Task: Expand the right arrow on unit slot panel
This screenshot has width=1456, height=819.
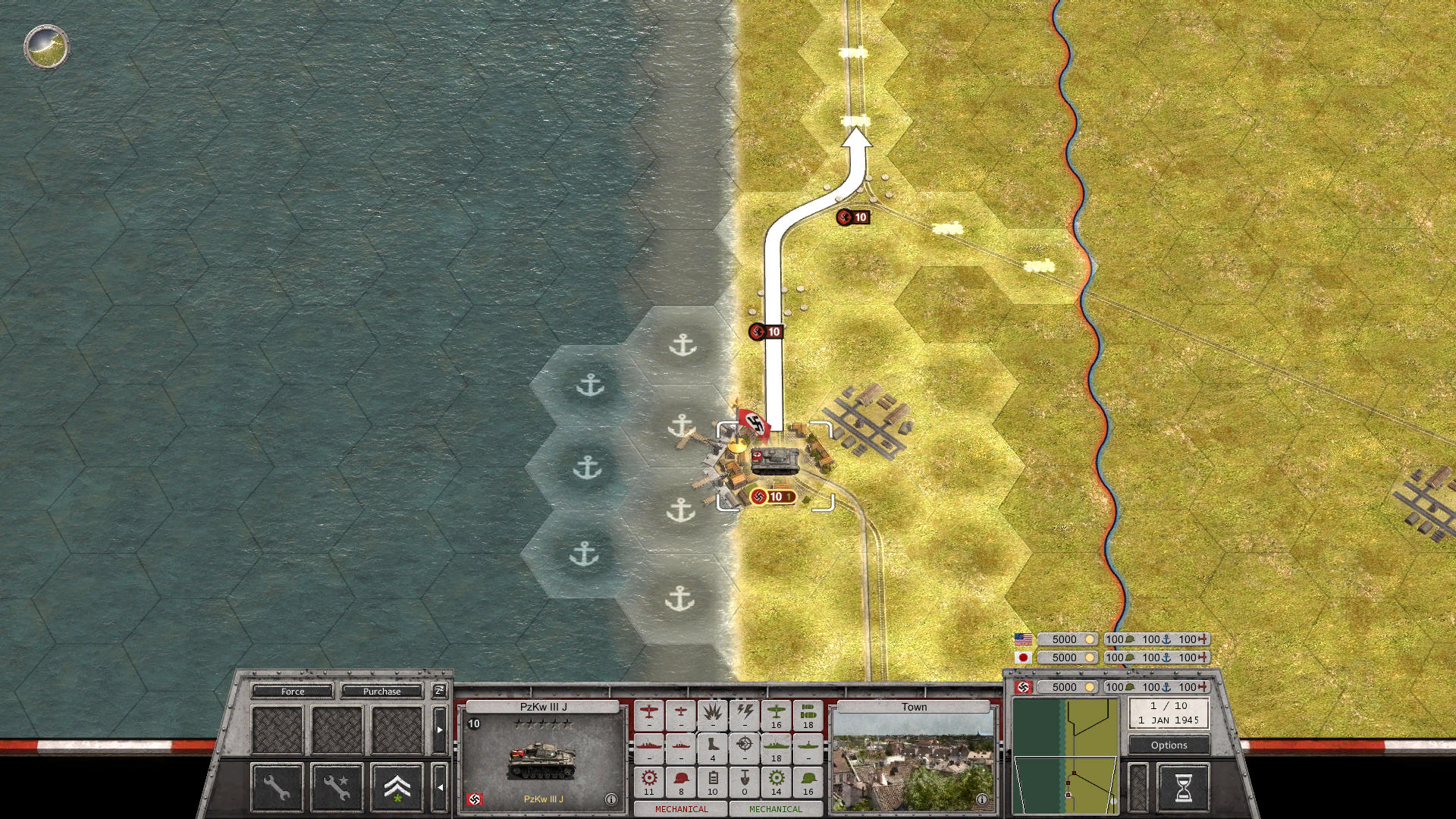Action: (x=440, y=730)
